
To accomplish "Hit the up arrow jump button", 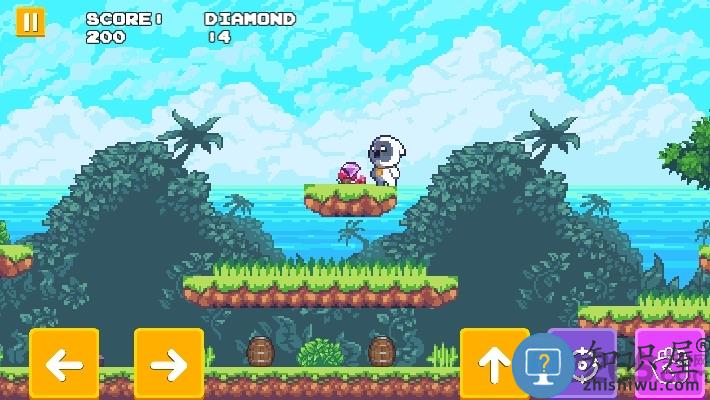I will [x=493, y=365].
